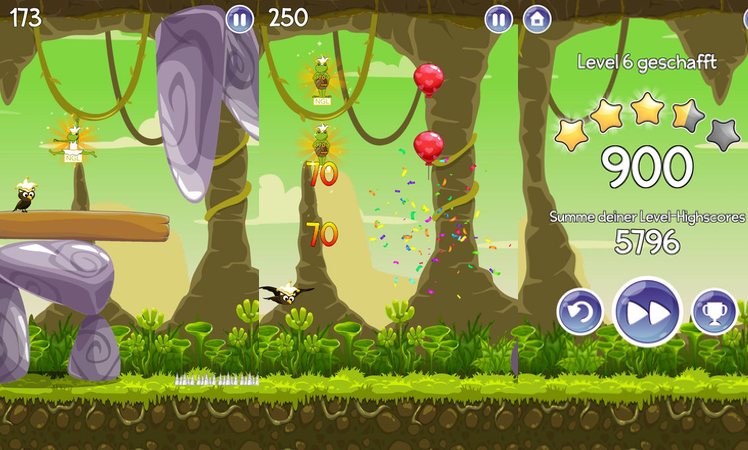
Task: Replay level 6 with the circular arrow
Action: tap(580, 312)
